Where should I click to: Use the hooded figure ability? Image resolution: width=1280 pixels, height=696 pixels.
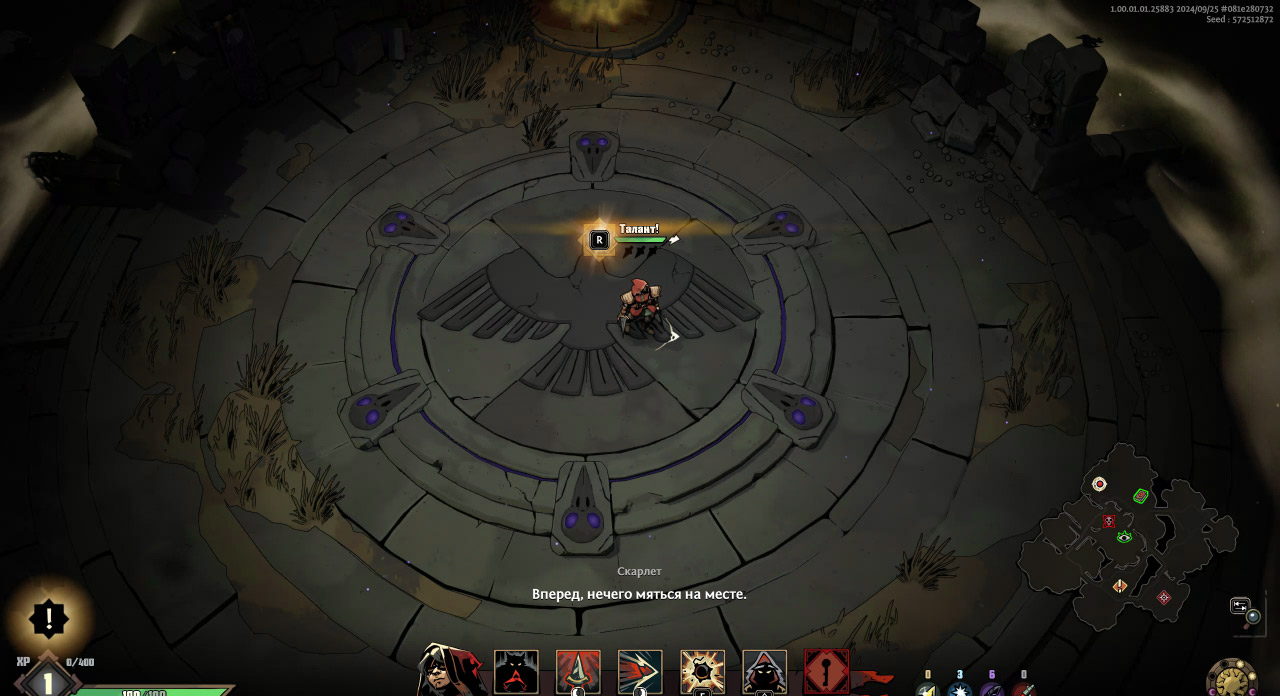764,672
